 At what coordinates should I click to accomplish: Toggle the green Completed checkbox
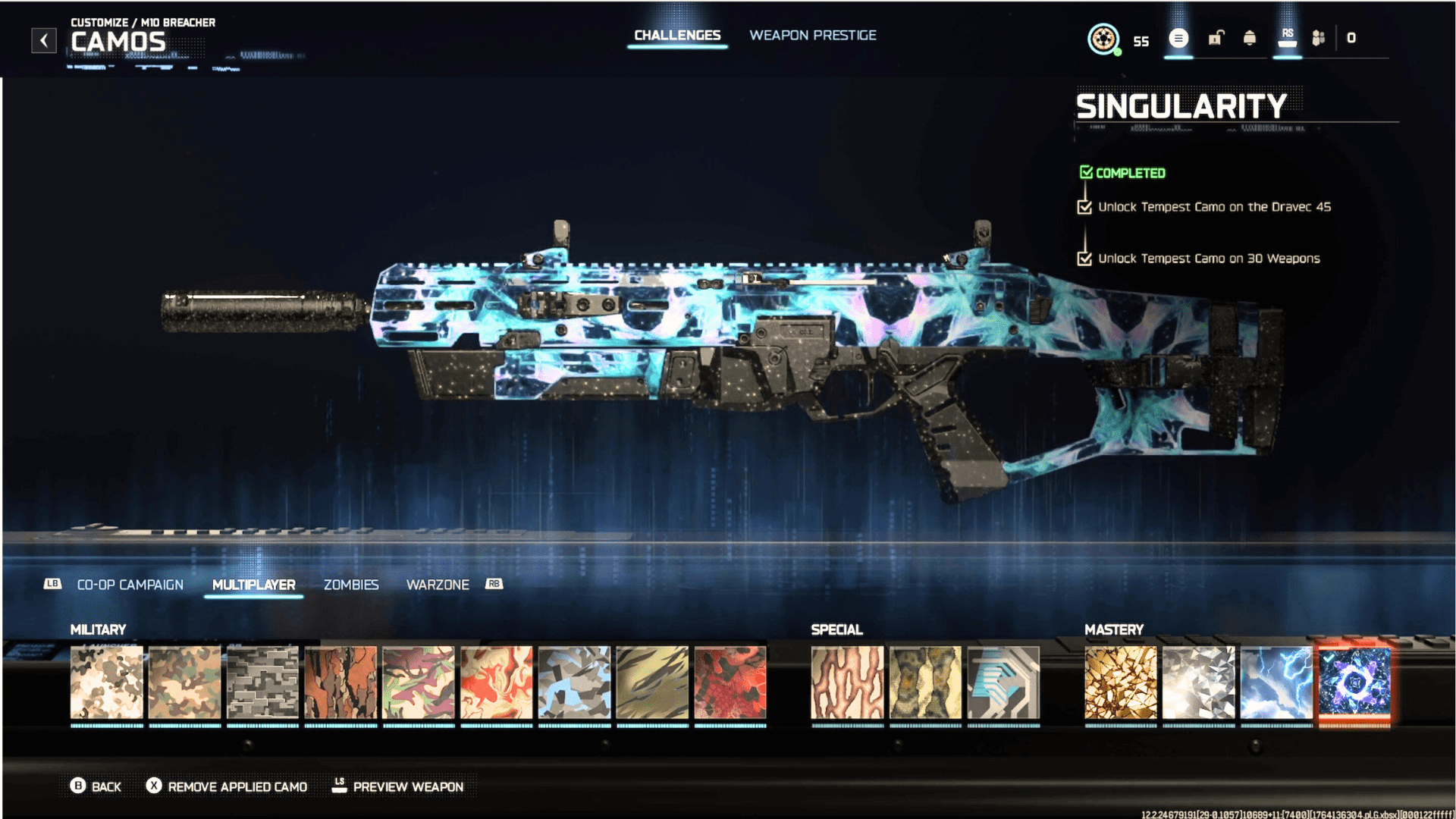click(1085, 172)
